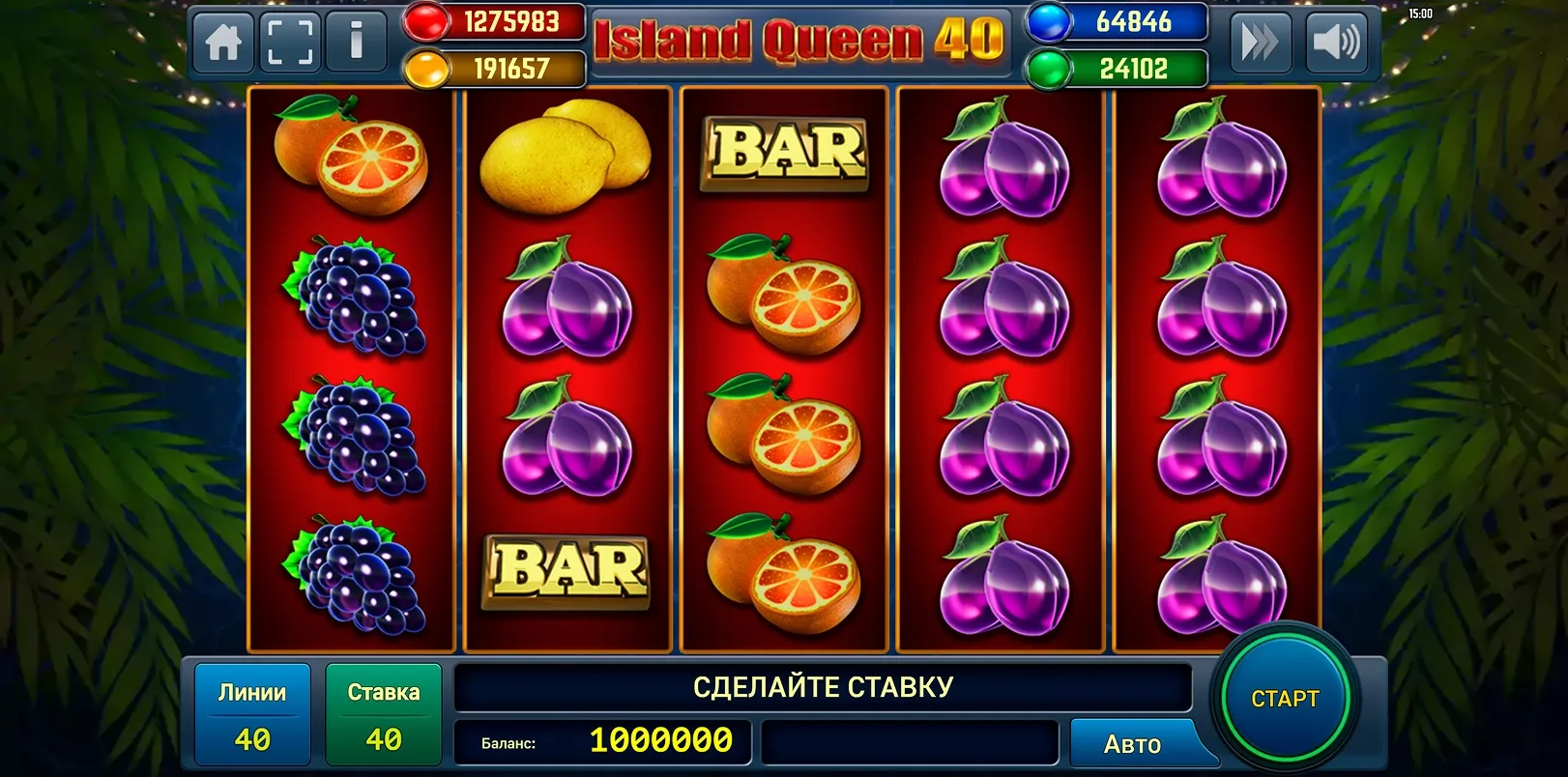Viewport: 1568px width, 777px height.
Task: Open the info paytable
Action: click(x=356, y=43)
